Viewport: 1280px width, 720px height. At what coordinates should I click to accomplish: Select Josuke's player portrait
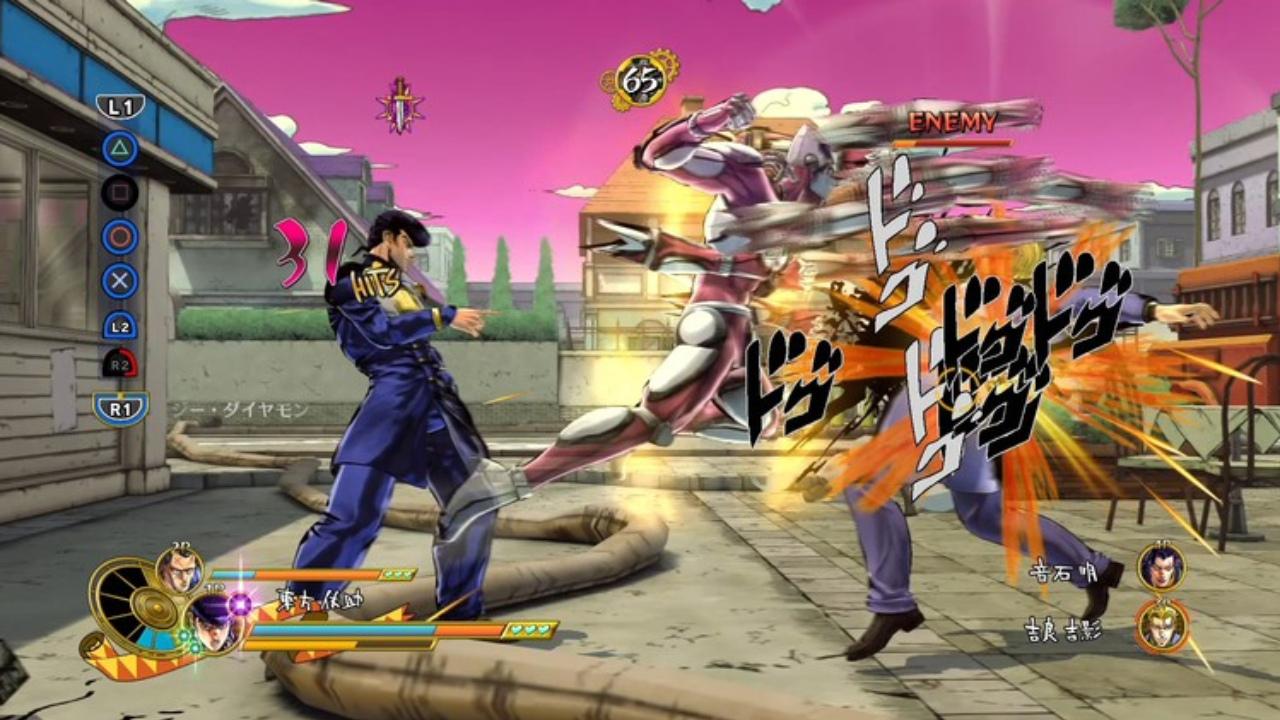pos(218,621)
